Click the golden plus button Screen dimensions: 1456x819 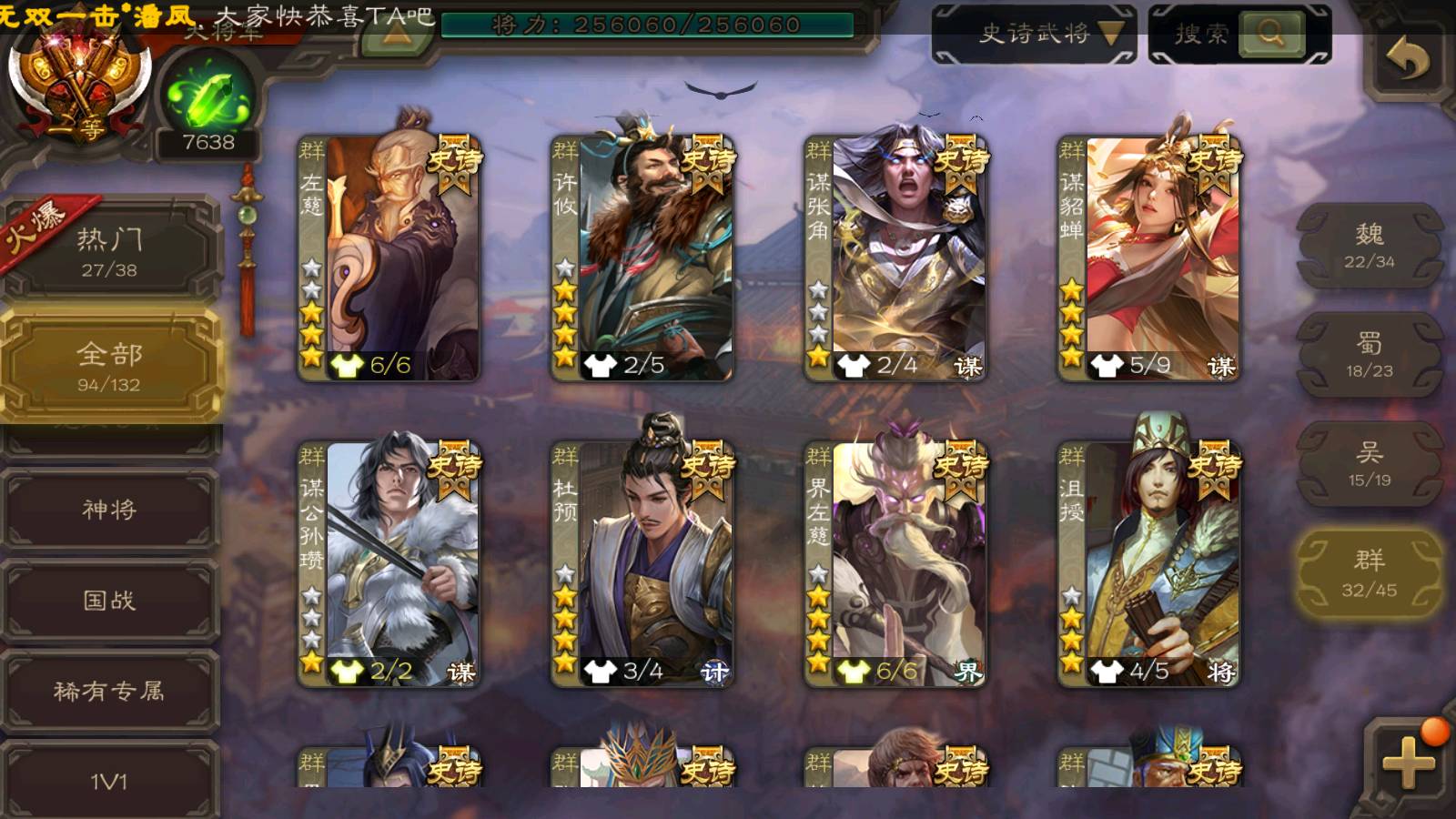pos(1408,761)
